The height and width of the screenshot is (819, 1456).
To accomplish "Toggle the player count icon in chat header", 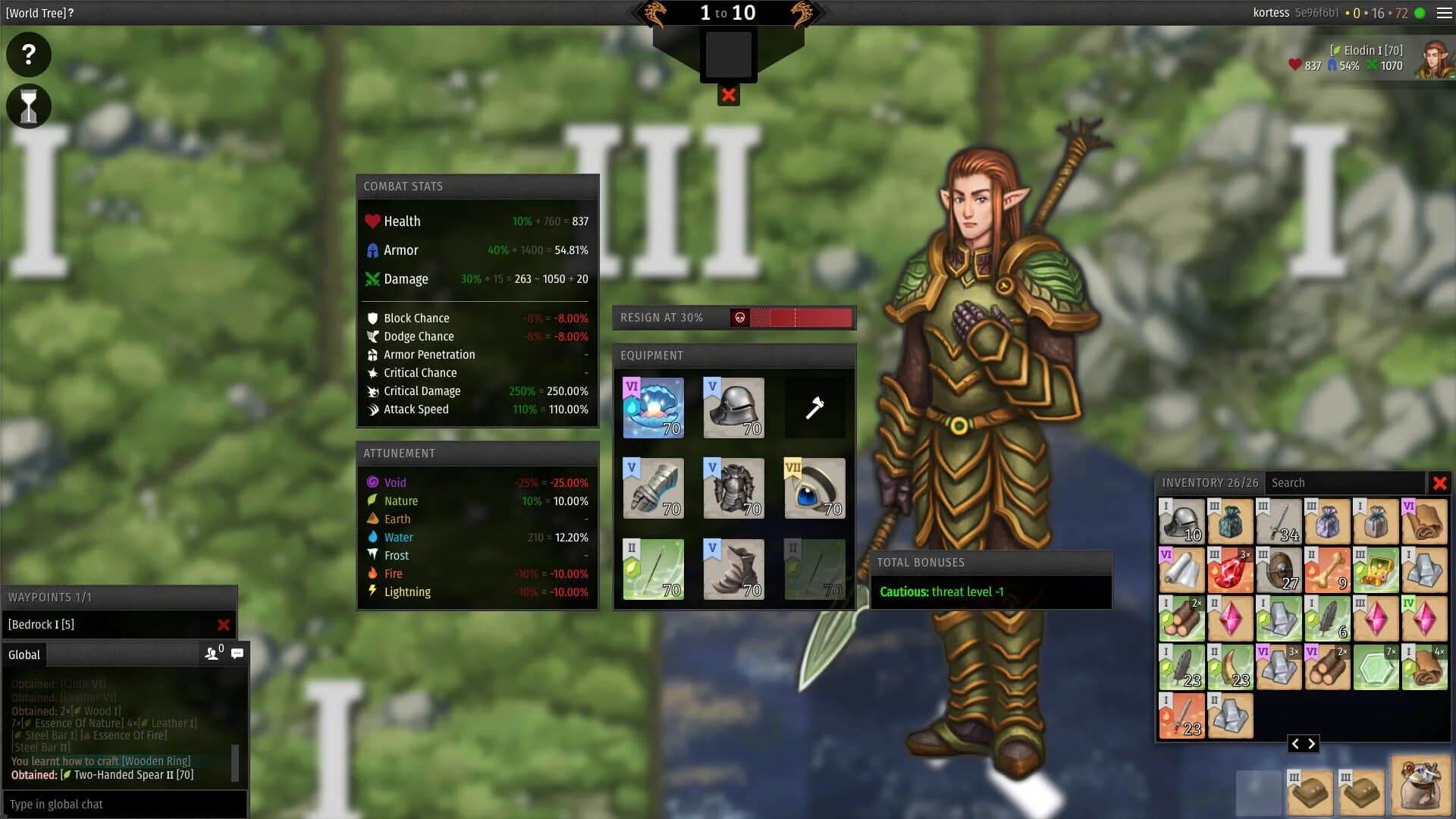I will coord(210,653).
